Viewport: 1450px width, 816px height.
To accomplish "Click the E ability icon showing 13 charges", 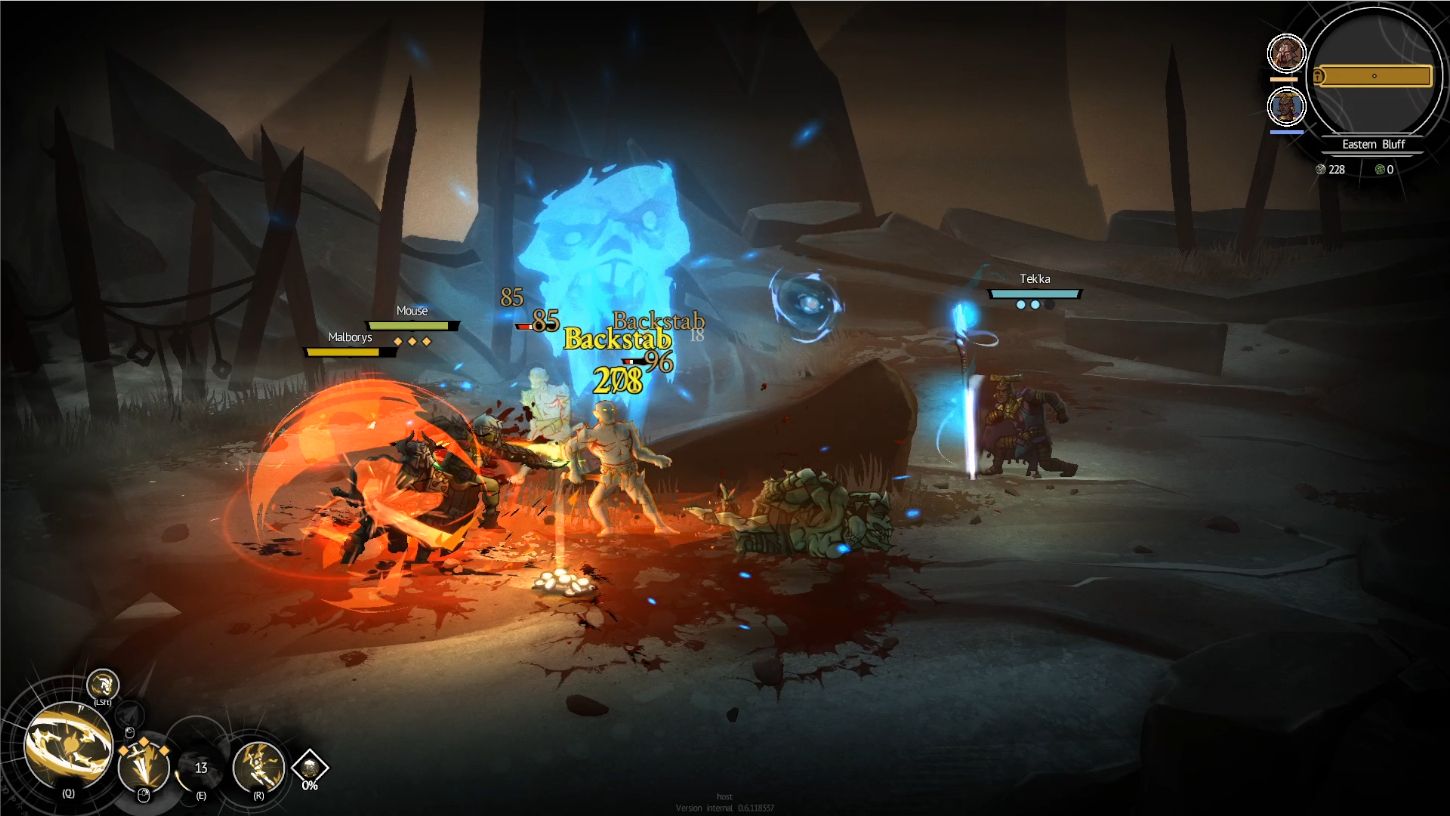I will 200,768.
